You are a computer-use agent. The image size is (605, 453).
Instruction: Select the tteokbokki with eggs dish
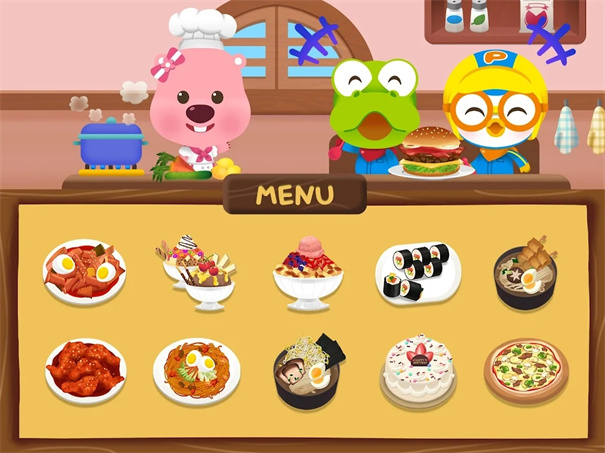point(85,270)
